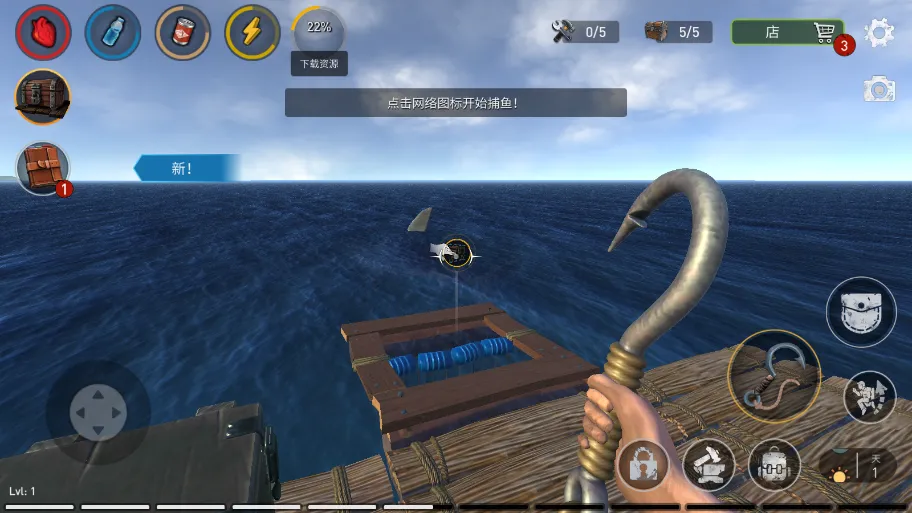The width and height of the screenshot is (912, 513).
Task: Throw the hook using the hook button
Action: [x=773, y=375]
